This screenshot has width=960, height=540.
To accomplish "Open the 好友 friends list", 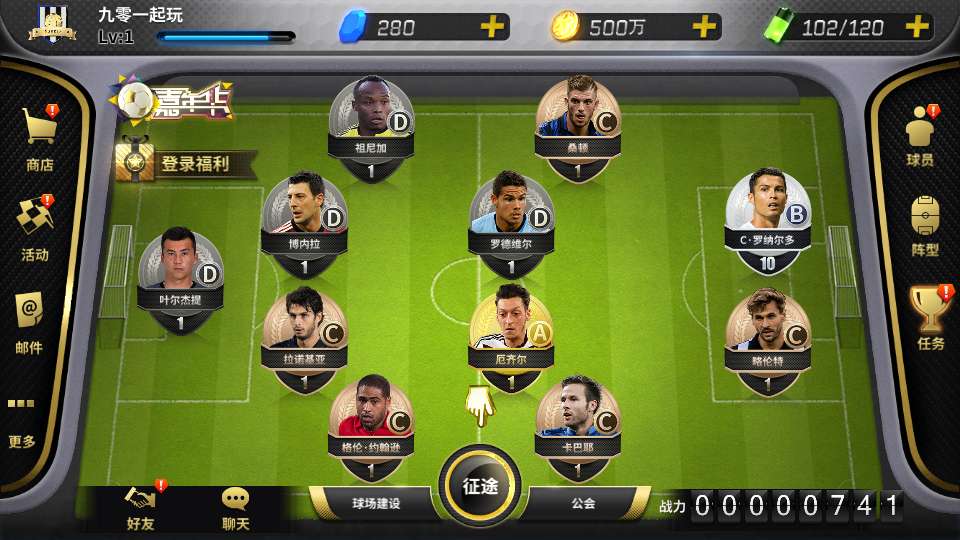I will pyautogui.click(x=141, y=508).
